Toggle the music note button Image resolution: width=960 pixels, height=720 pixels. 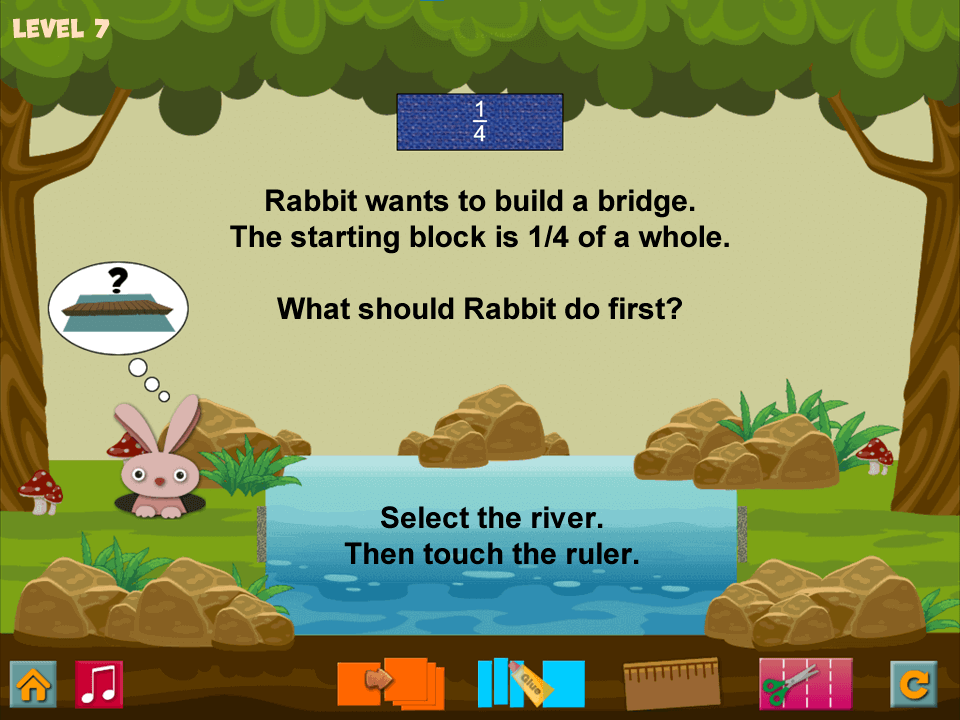tap(99, 685)
